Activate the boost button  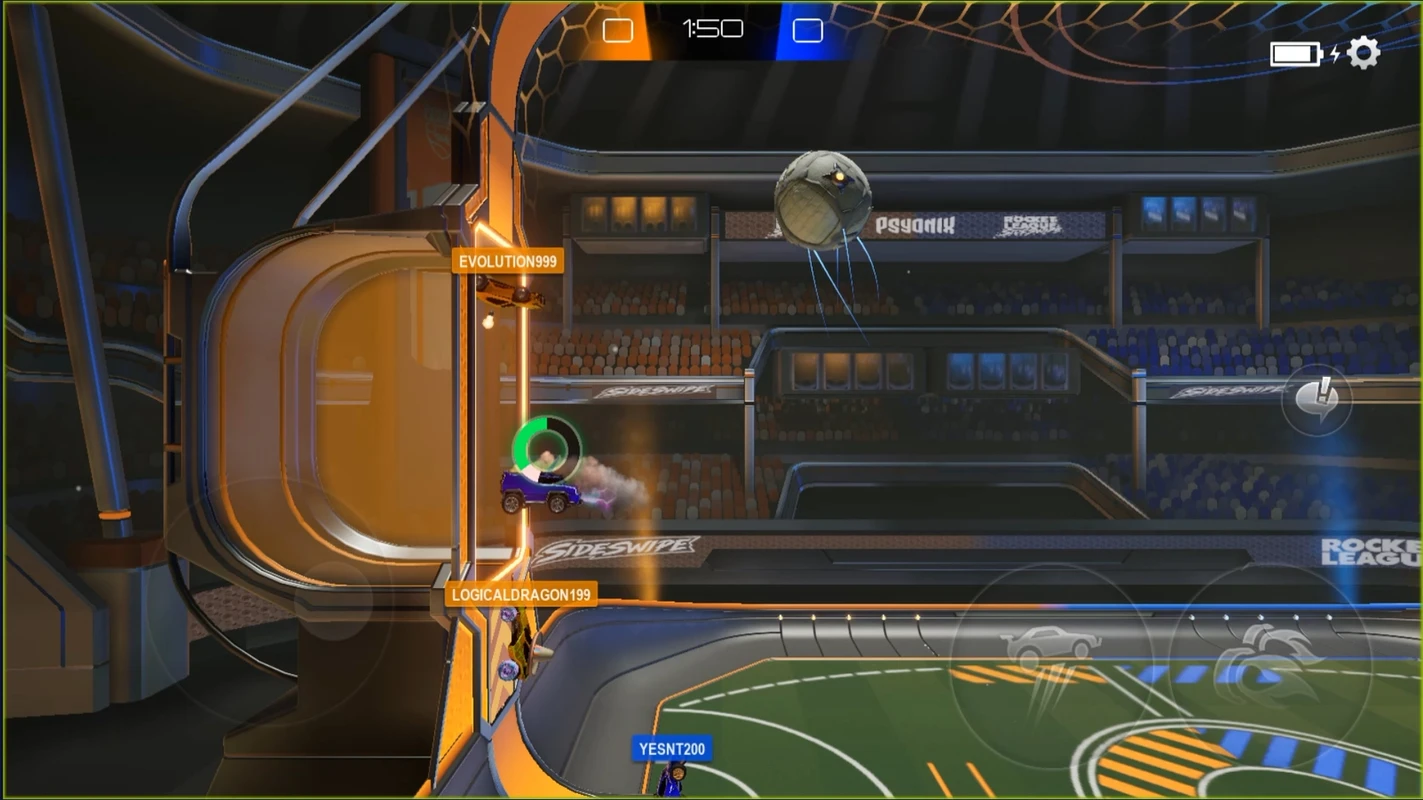1267,662
